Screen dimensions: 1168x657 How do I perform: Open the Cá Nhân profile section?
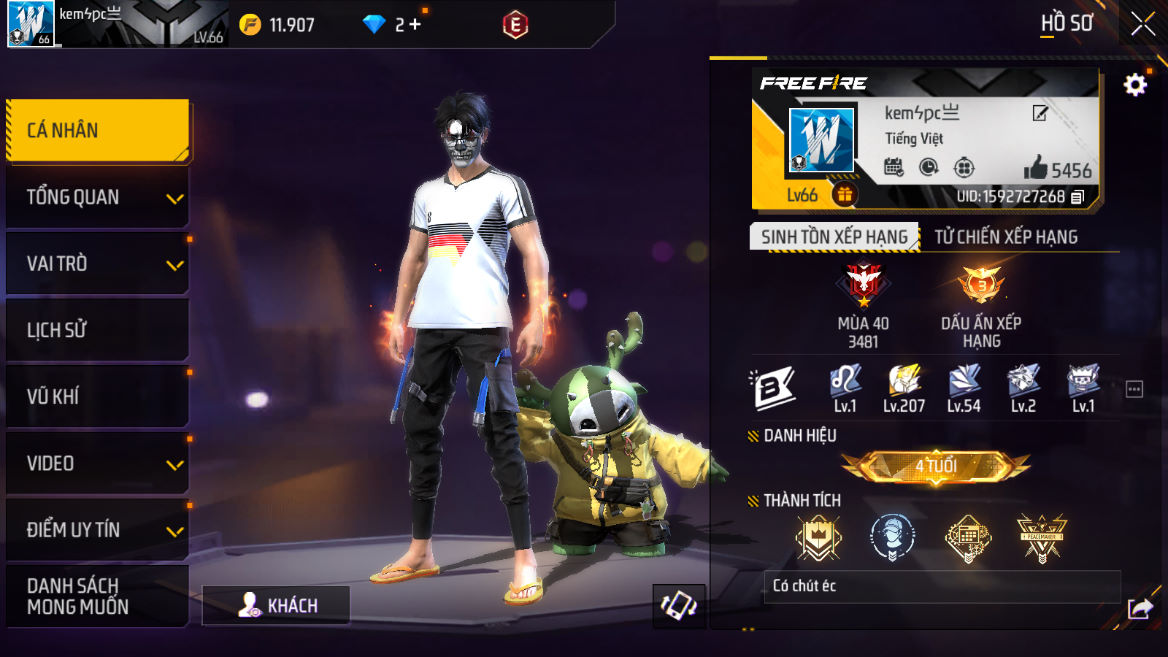(x=97, y=130)
